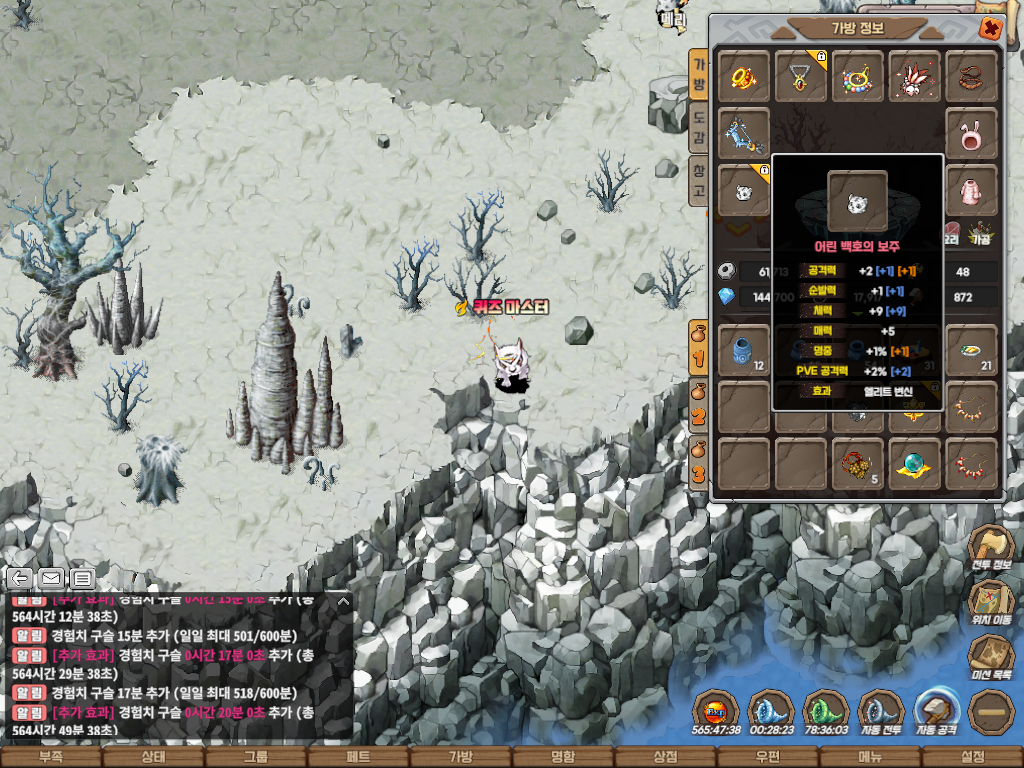Click the Exp orb buff icon
Viewport: 1024px width, 768px height.
pos(715,711)
